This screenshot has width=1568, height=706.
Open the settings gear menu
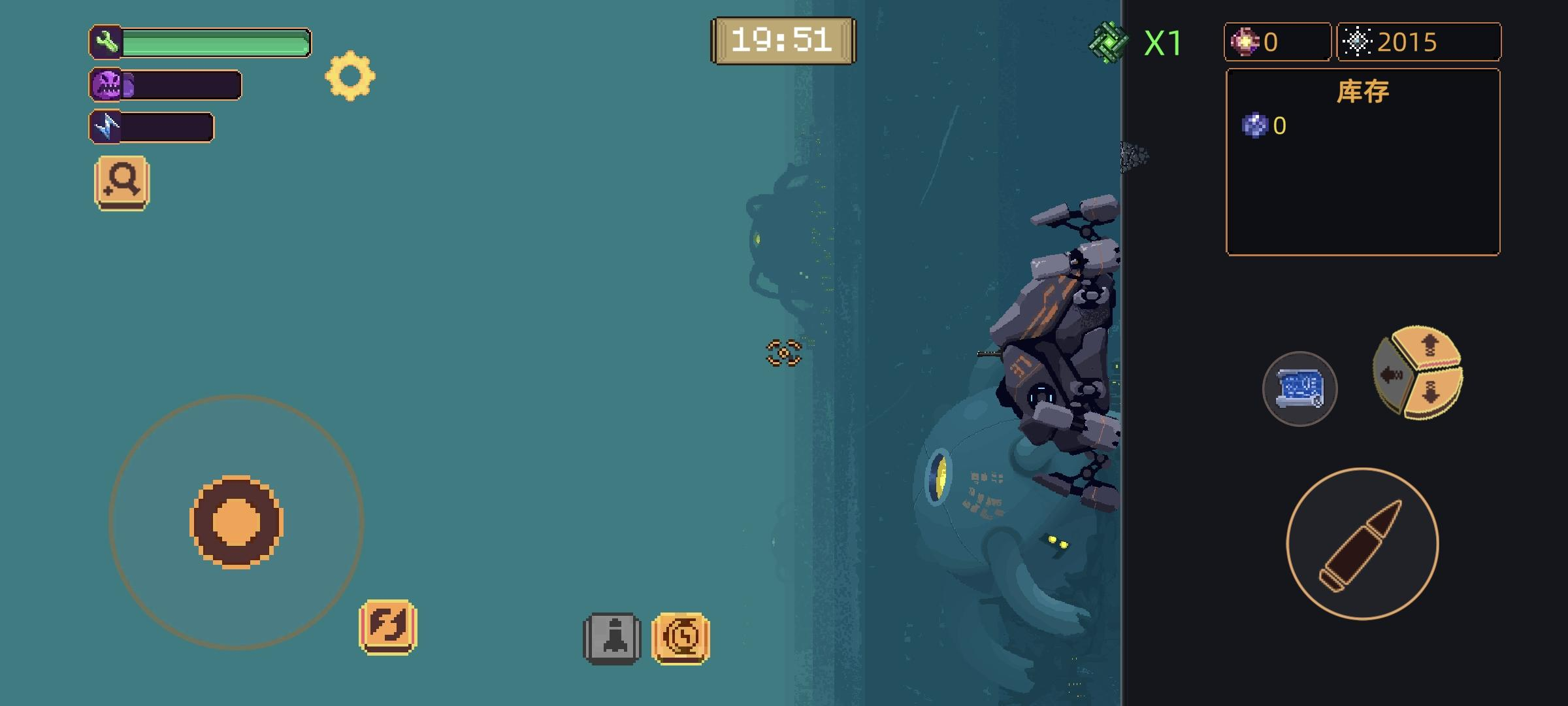tap(350, 76)
